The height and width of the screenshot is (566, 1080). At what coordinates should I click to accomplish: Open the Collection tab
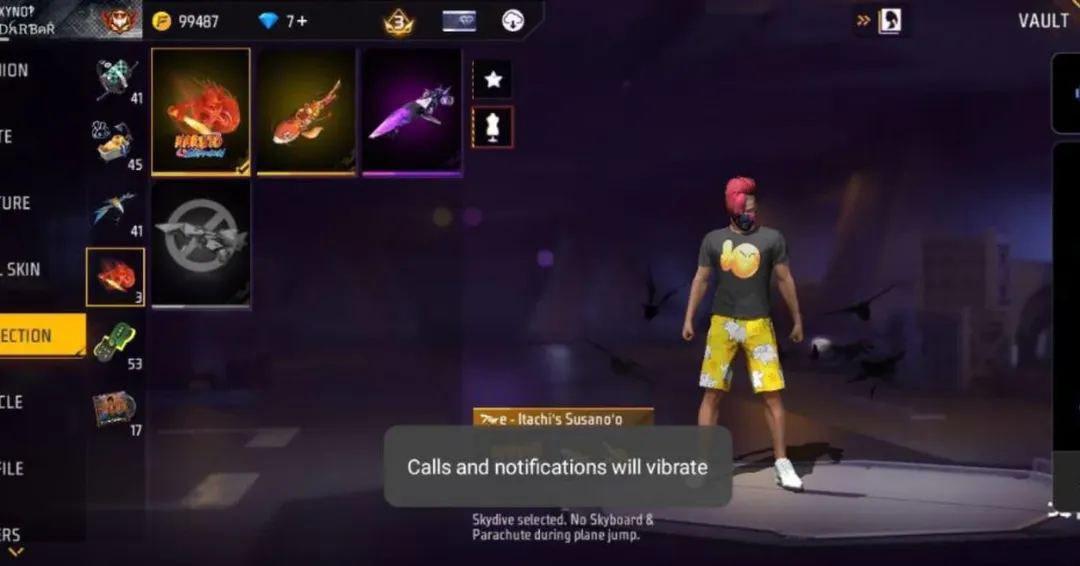click(x=40, y=336)
